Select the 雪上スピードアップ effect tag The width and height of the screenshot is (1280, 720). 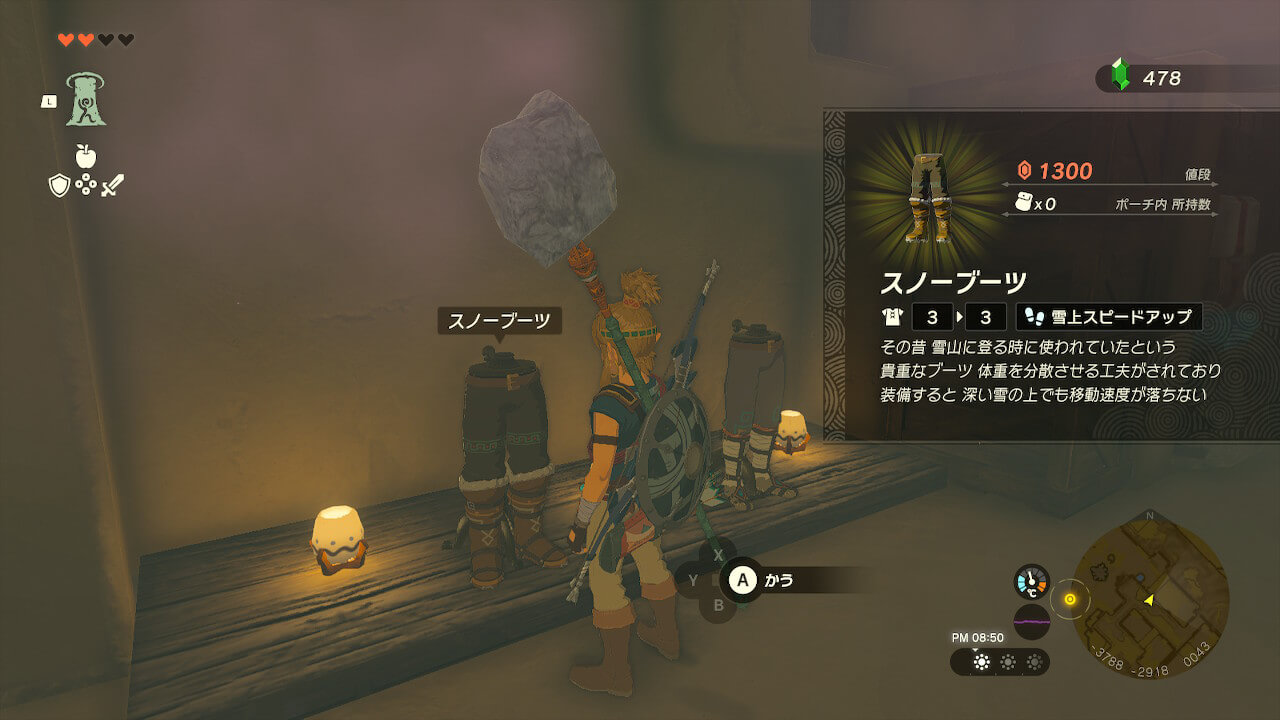[1109, 318]
